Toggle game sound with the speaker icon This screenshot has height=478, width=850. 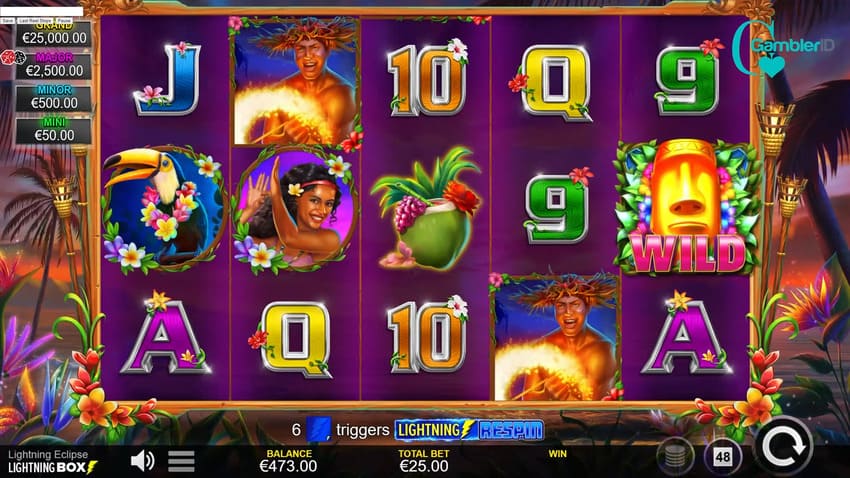(x=143, y=460)
